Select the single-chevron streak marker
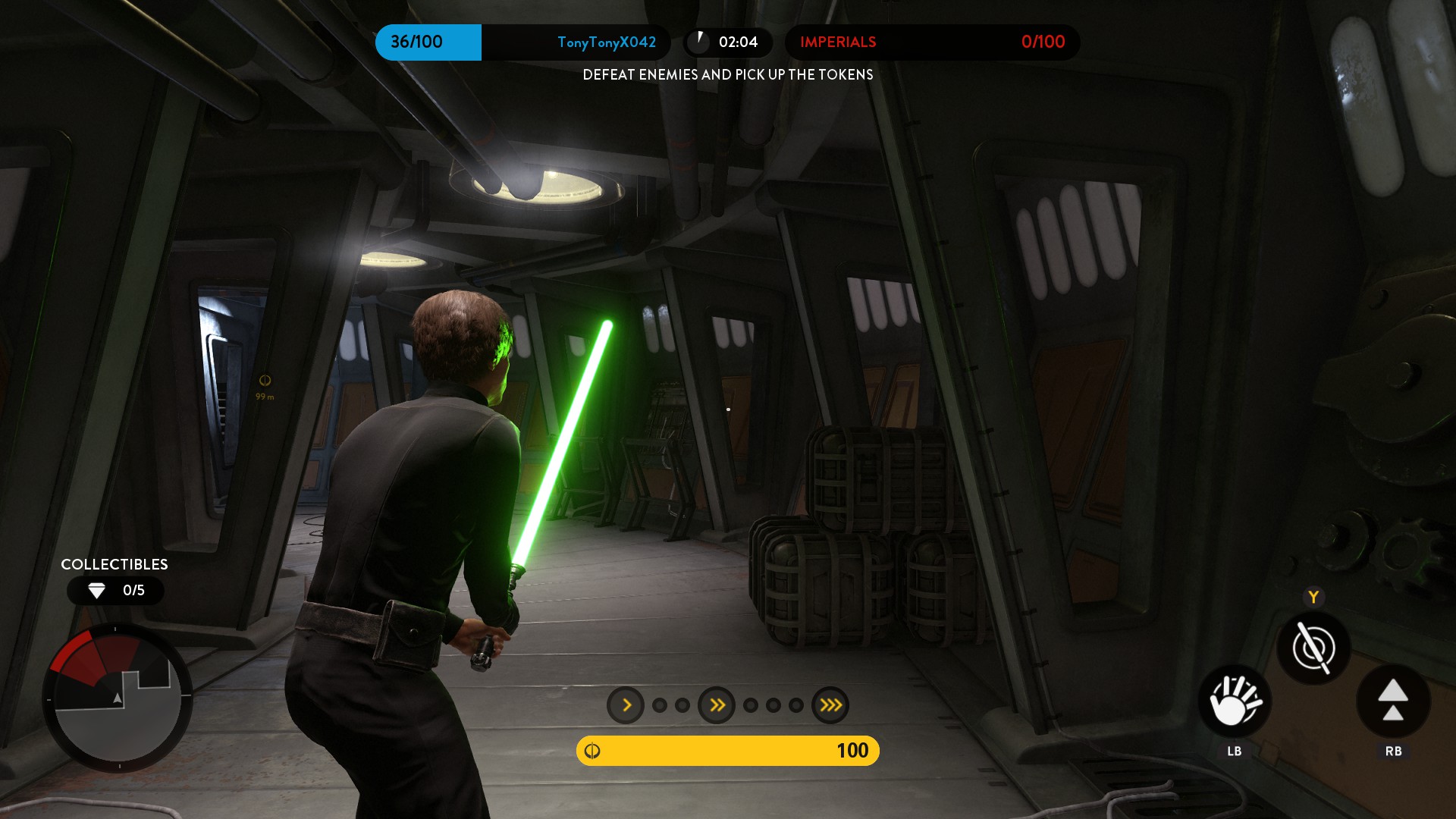Viewport: 1456px width, 819px height. click(626, 705)
